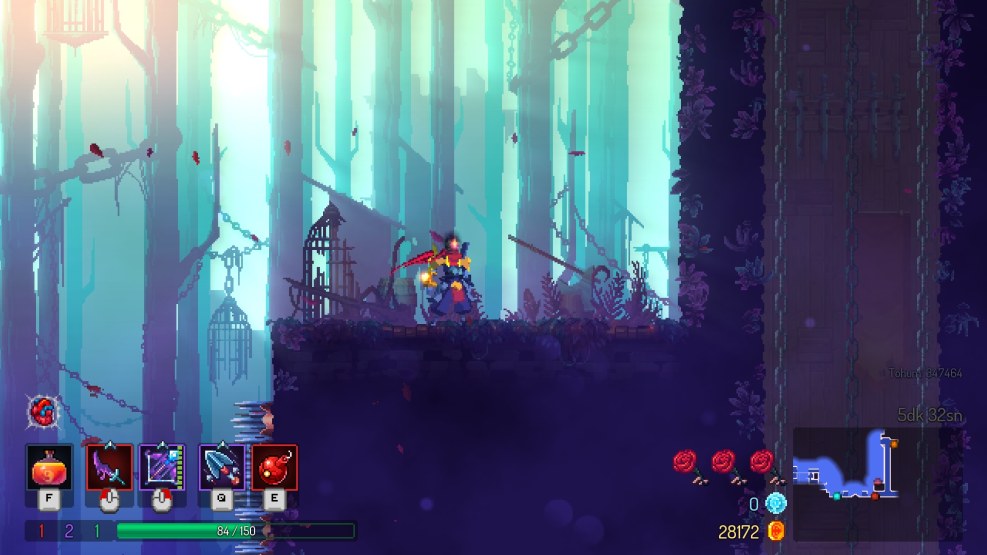The height and width of the screenshot is (555, 987).
Task: Activate the red grenade skill
Action: tap(274, 467)
